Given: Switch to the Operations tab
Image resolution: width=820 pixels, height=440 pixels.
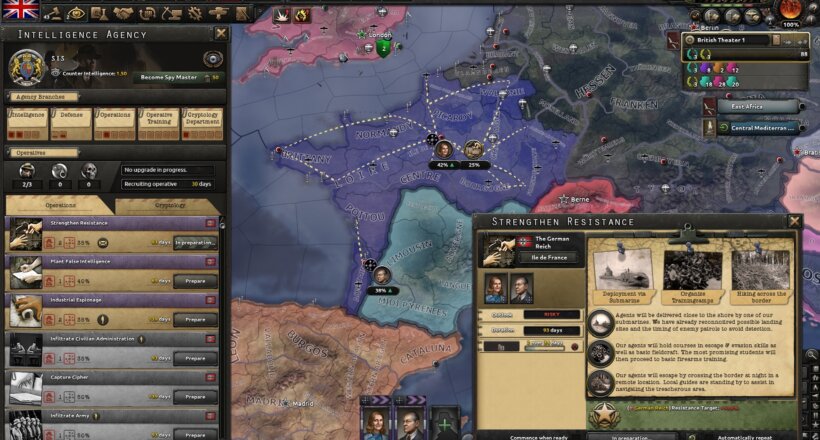Looking at the screenshot, I should [59, 205].
